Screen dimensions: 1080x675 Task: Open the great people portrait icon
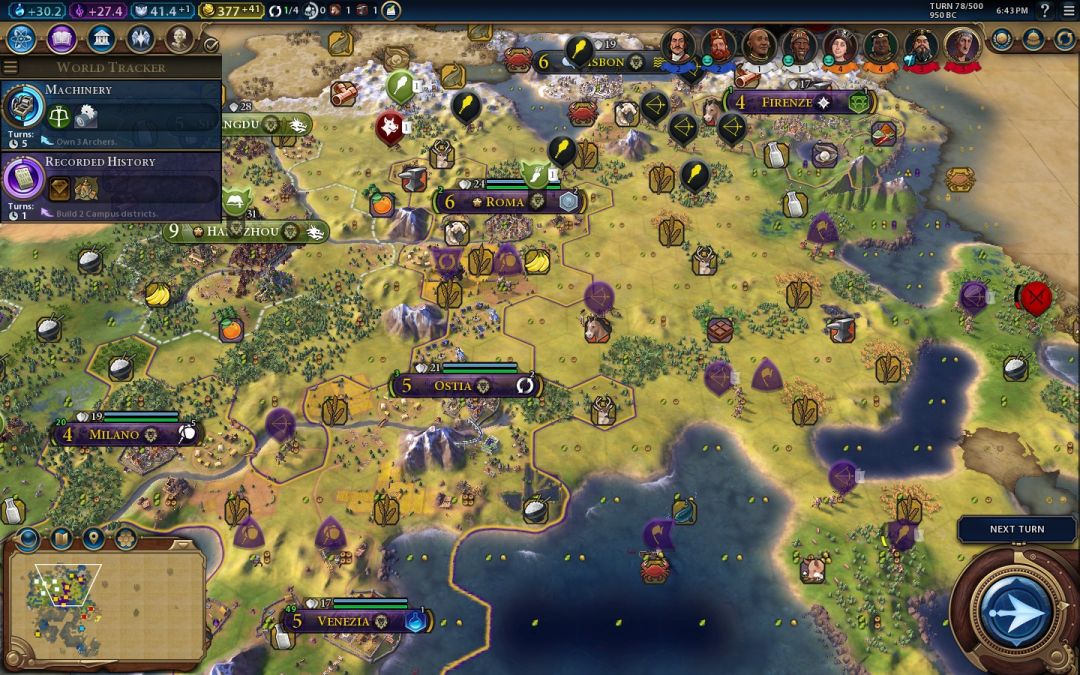(x=179, y=39)
